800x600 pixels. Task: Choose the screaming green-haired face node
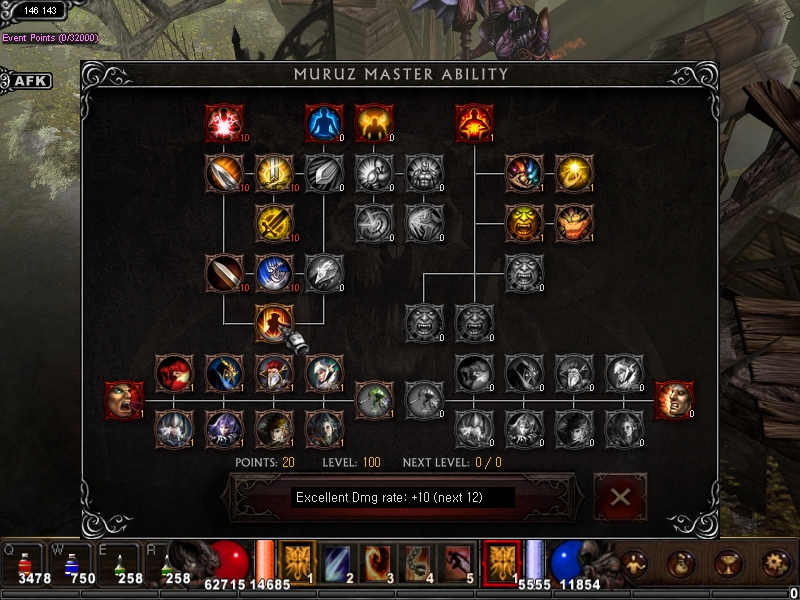tap(124, 400)
